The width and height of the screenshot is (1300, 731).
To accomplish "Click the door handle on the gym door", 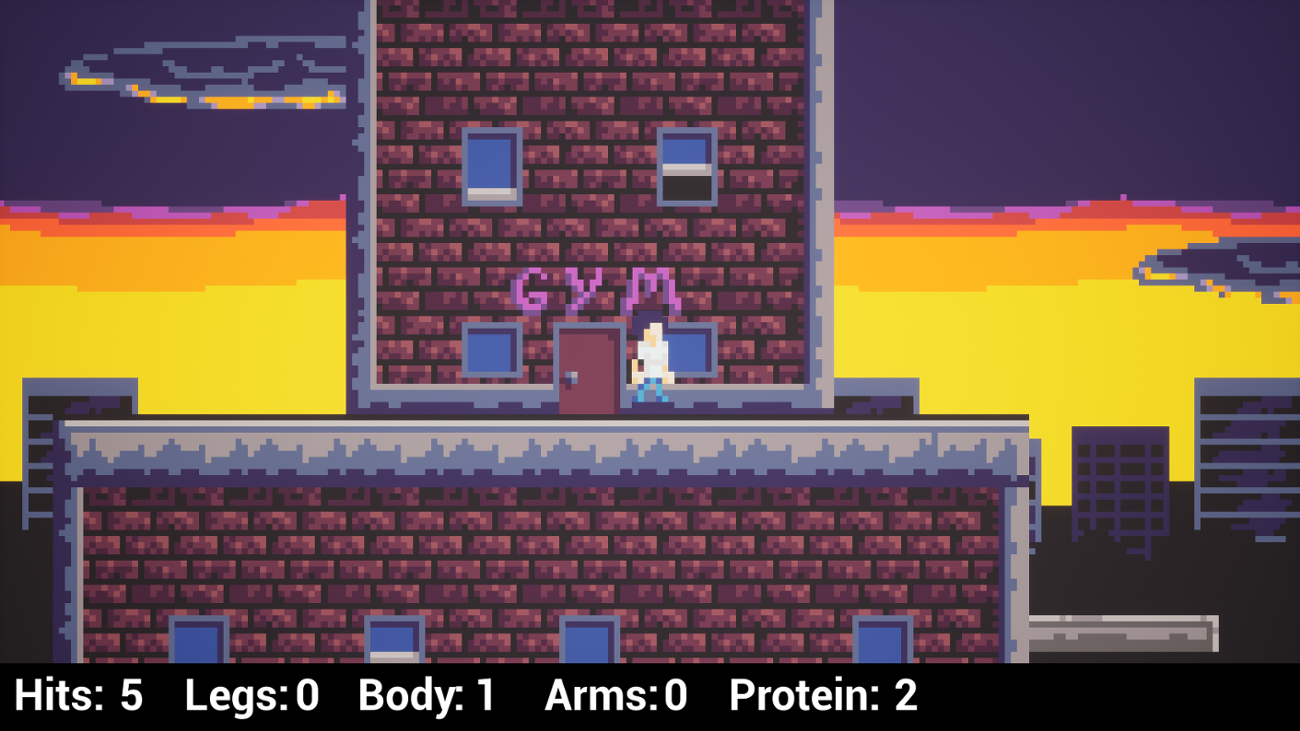I will [x=568, y=378].
